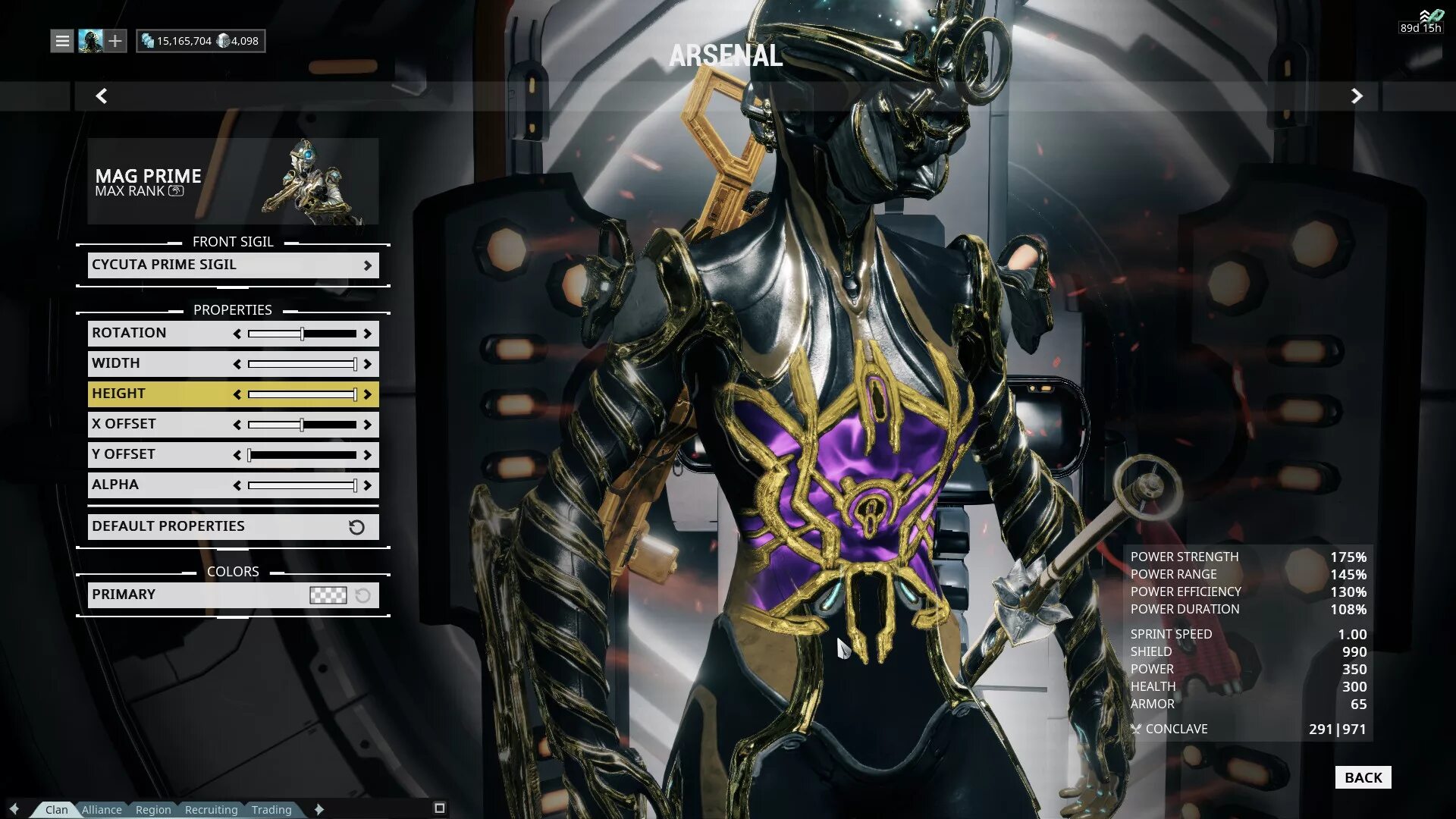Viewport: 1456px width, 819px height.
Task: Switch to Trading chat tab
Action: point(271,810)
